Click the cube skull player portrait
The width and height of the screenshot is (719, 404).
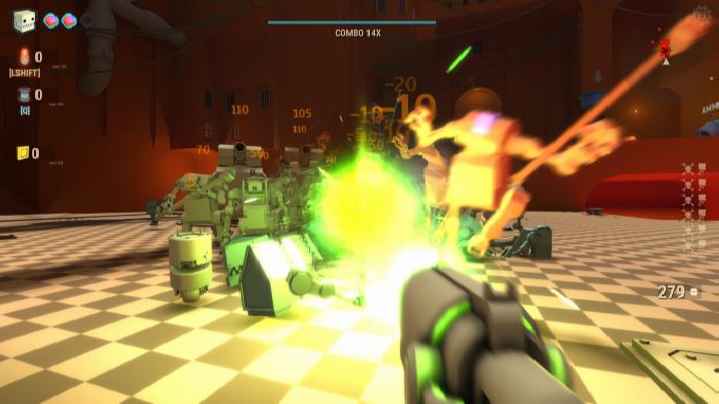24,19
